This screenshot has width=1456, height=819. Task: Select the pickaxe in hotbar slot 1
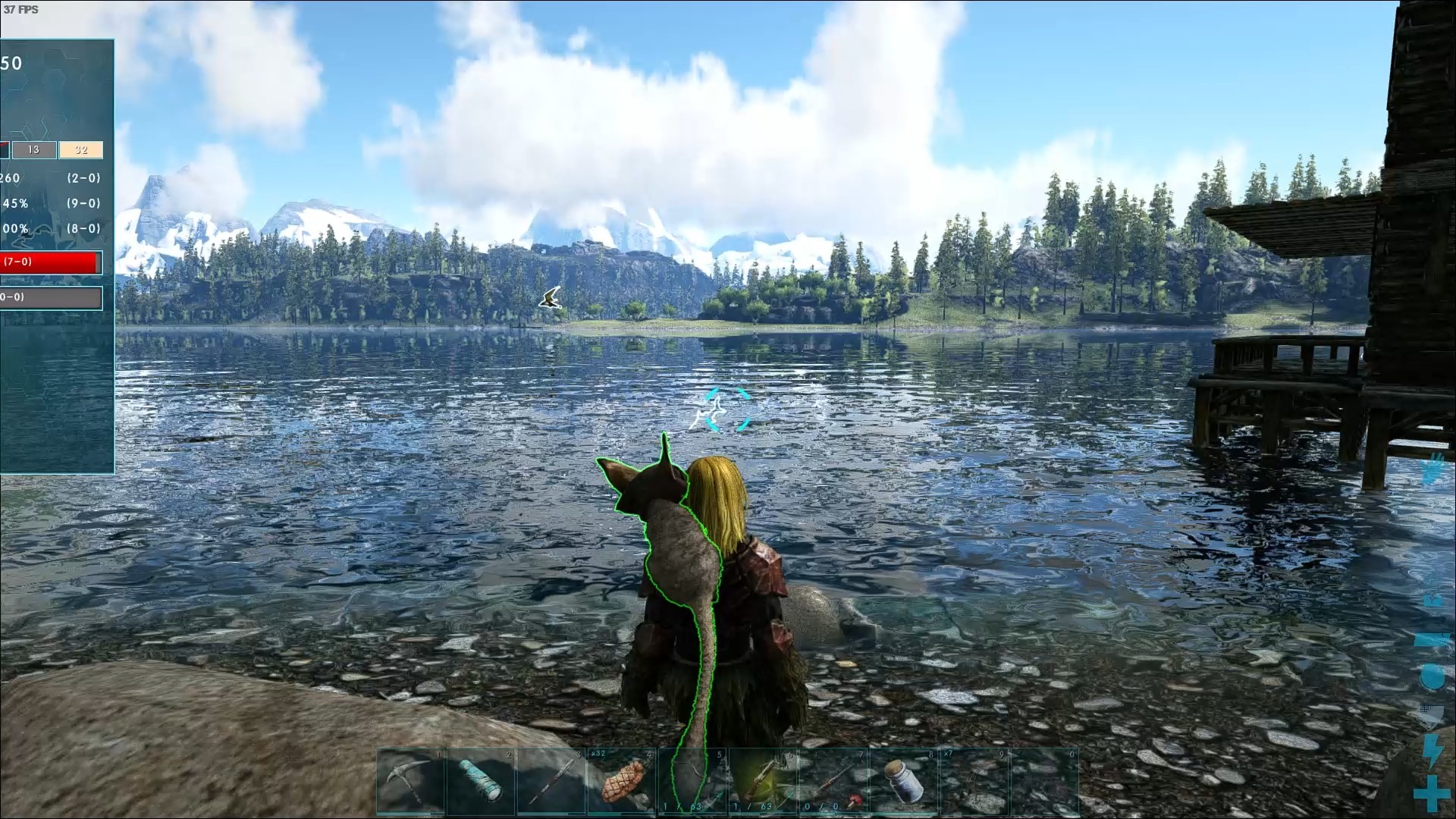(x=411, y=781)
